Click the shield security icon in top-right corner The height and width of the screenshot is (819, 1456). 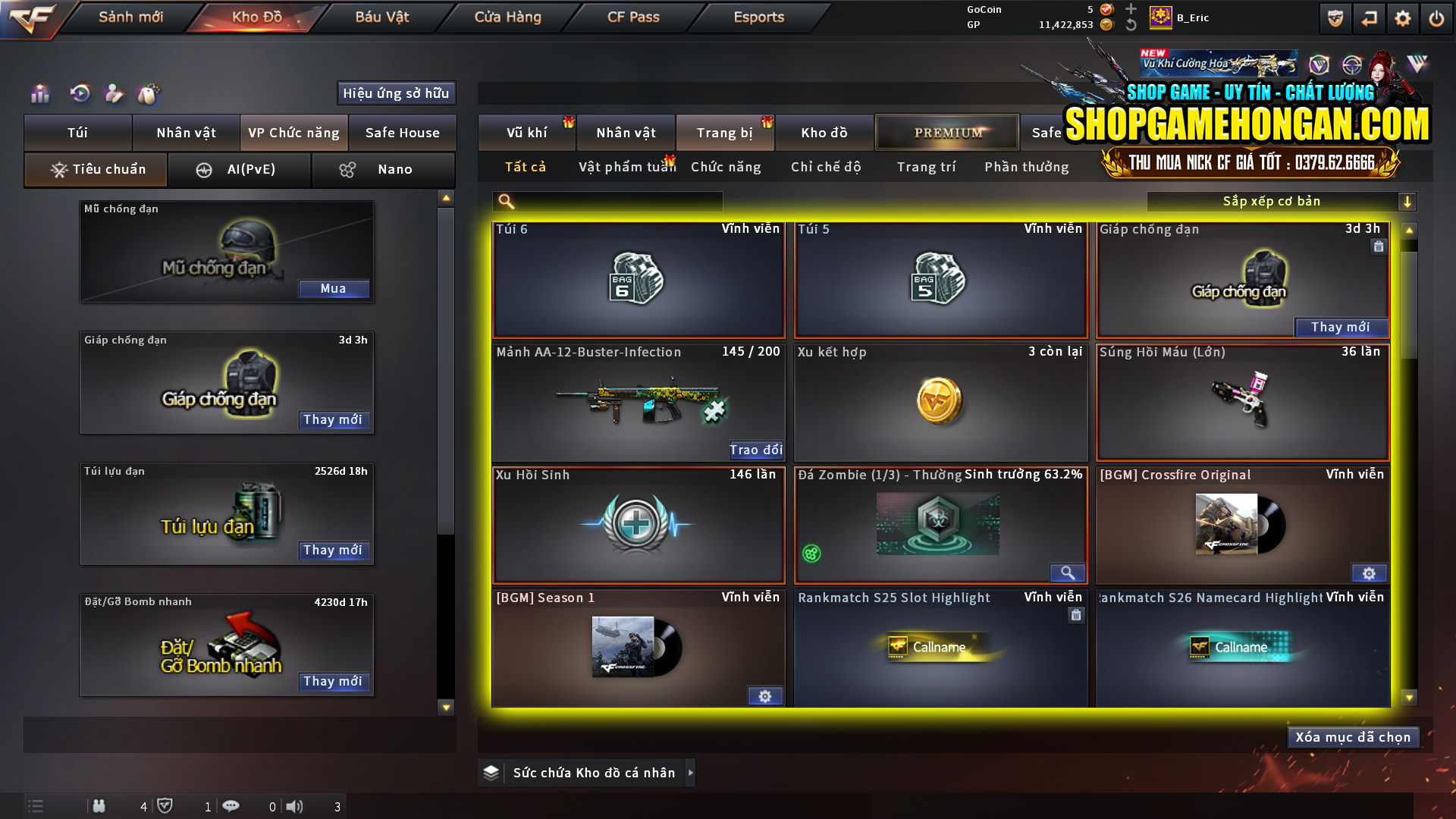tap(1334, 17)
